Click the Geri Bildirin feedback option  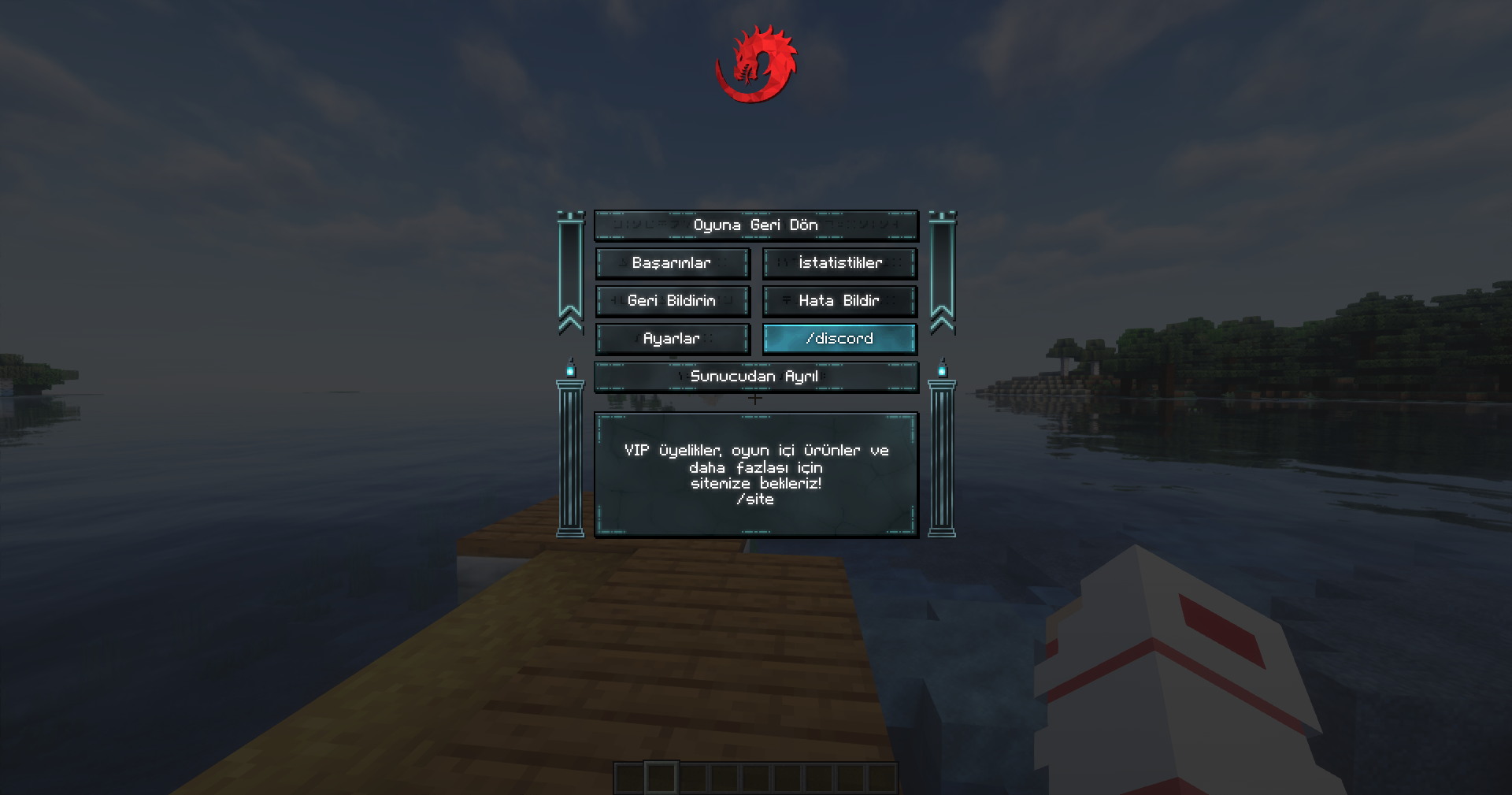[x=672, y=301]
